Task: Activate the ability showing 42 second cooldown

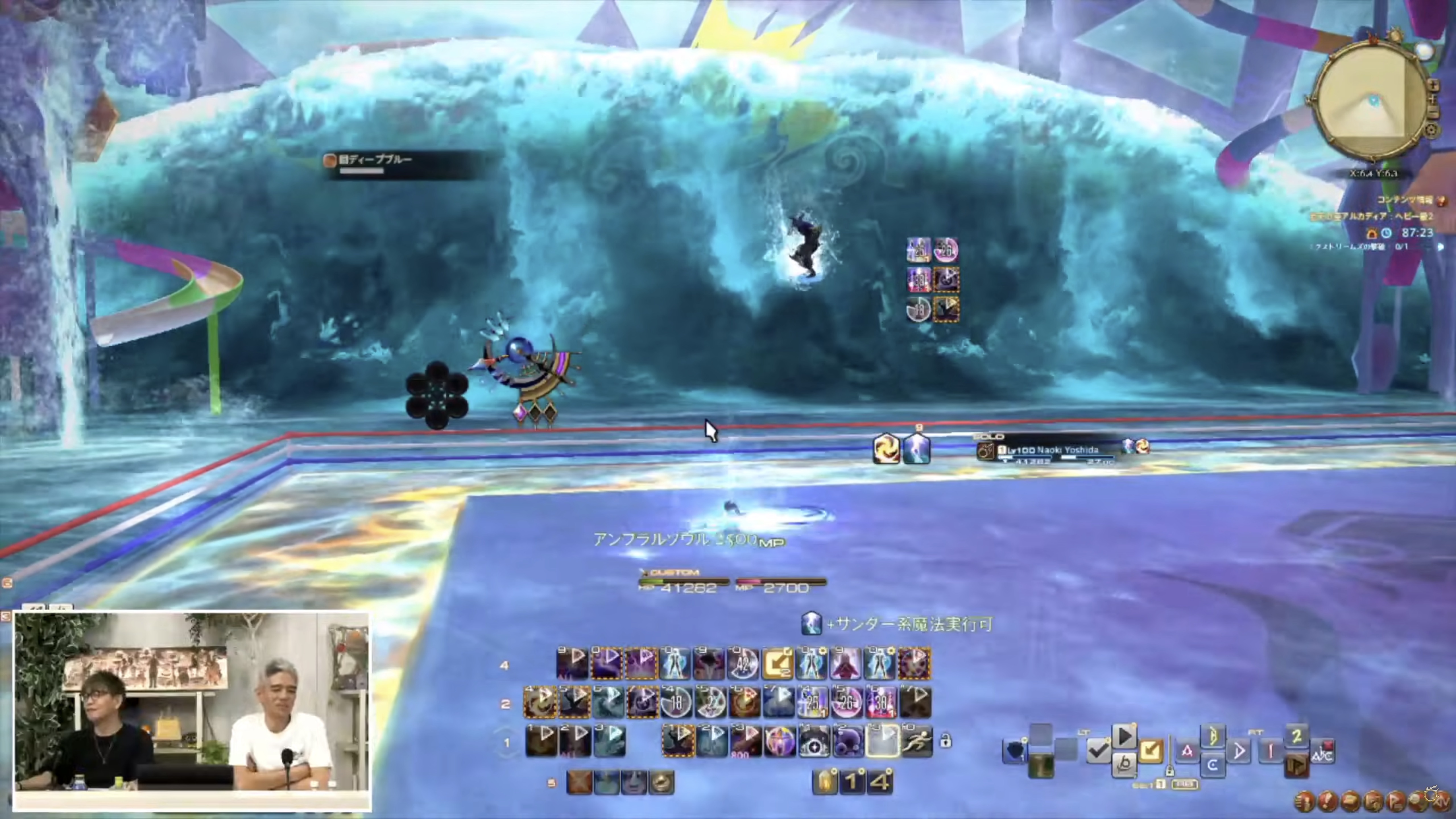Action: [743, 663]
